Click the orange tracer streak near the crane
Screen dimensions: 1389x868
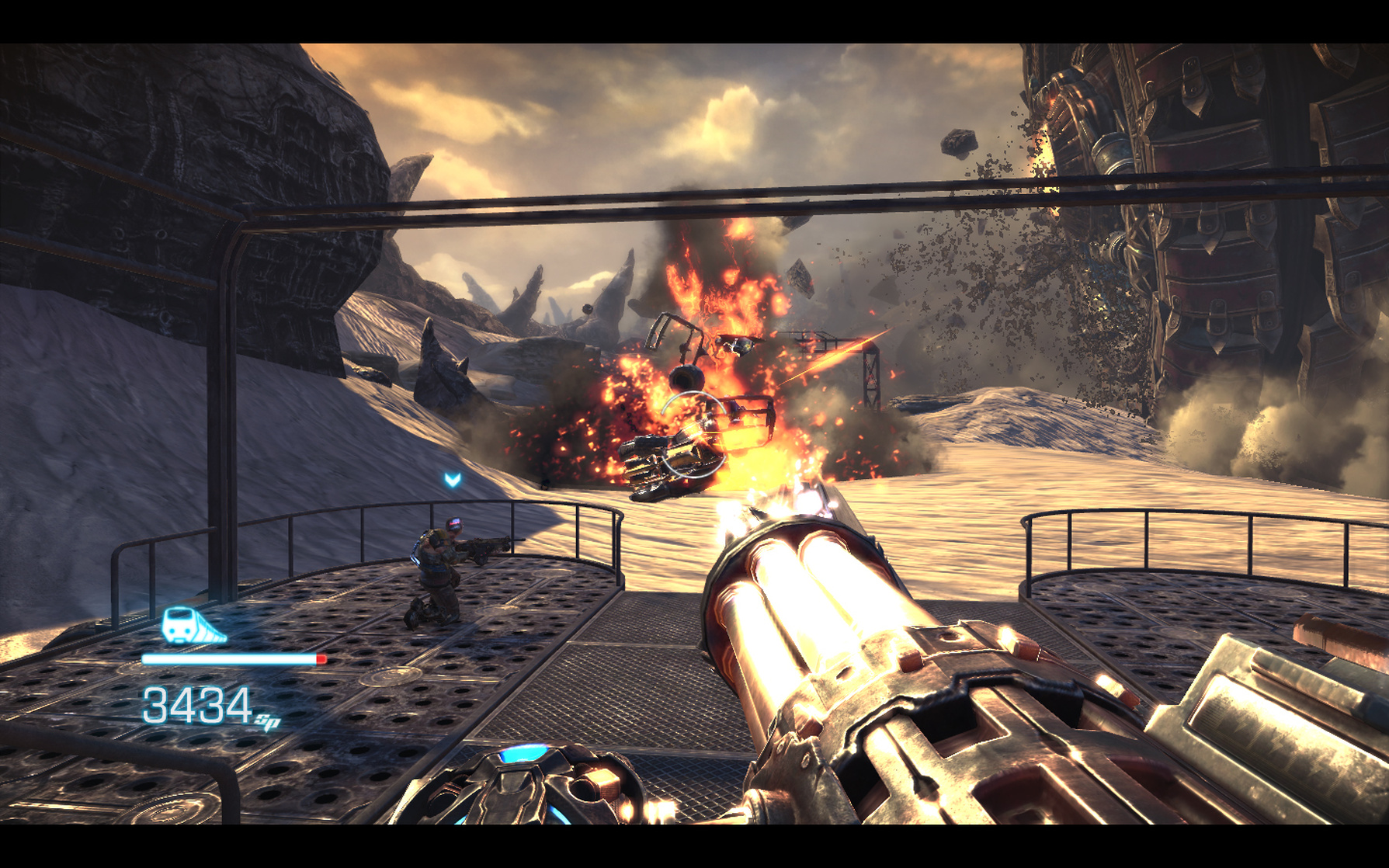[846, 349]
